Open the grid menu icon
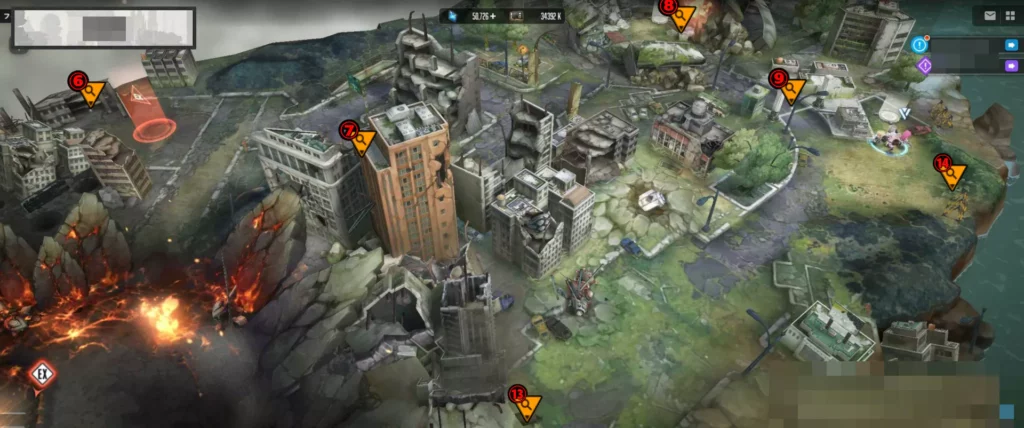Viewport: 1024px width, 428px height. click(x=1011, y=15)
